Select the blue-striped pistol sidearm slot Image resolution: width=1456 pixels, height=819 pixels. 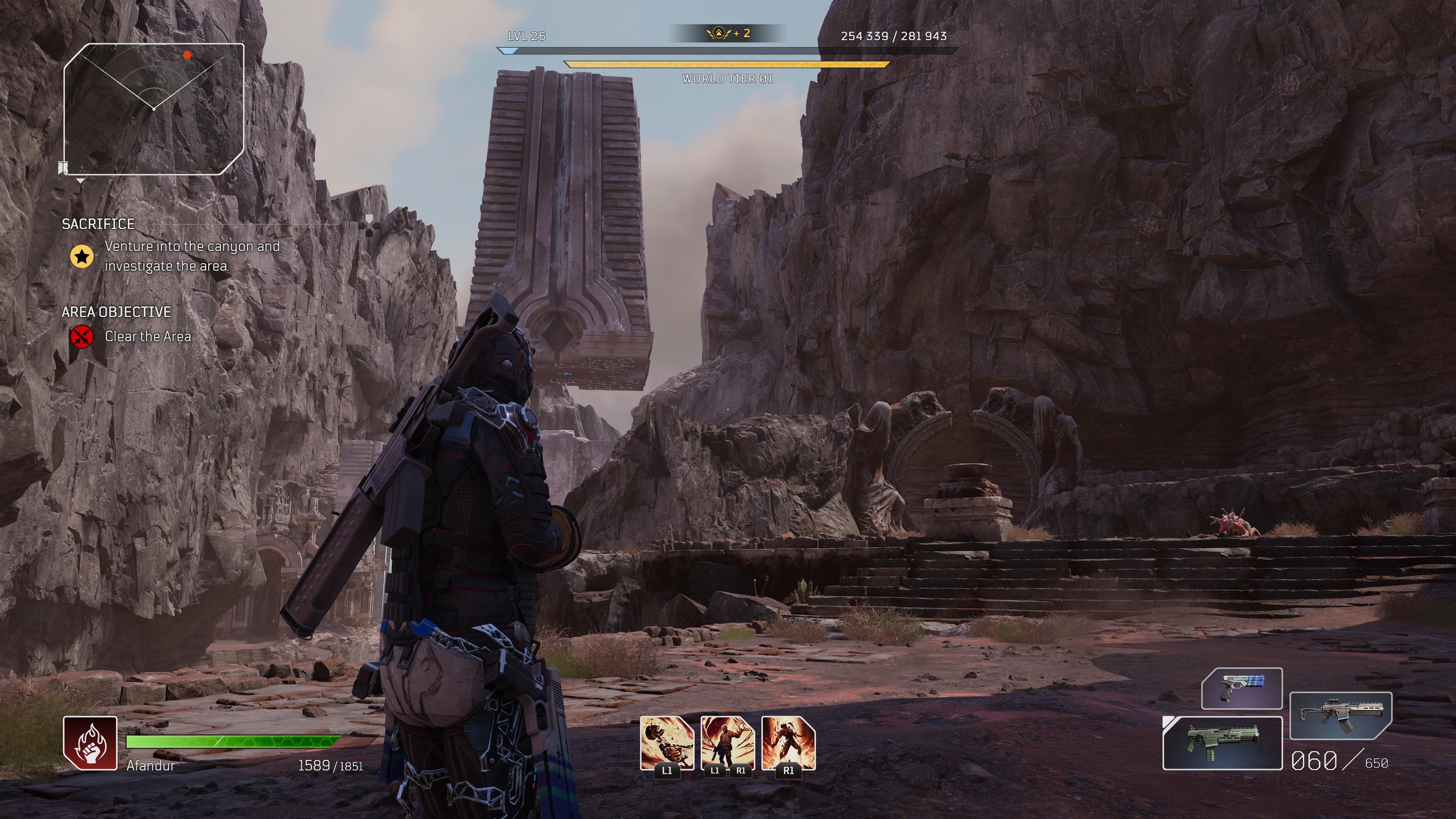[1242, 689]
